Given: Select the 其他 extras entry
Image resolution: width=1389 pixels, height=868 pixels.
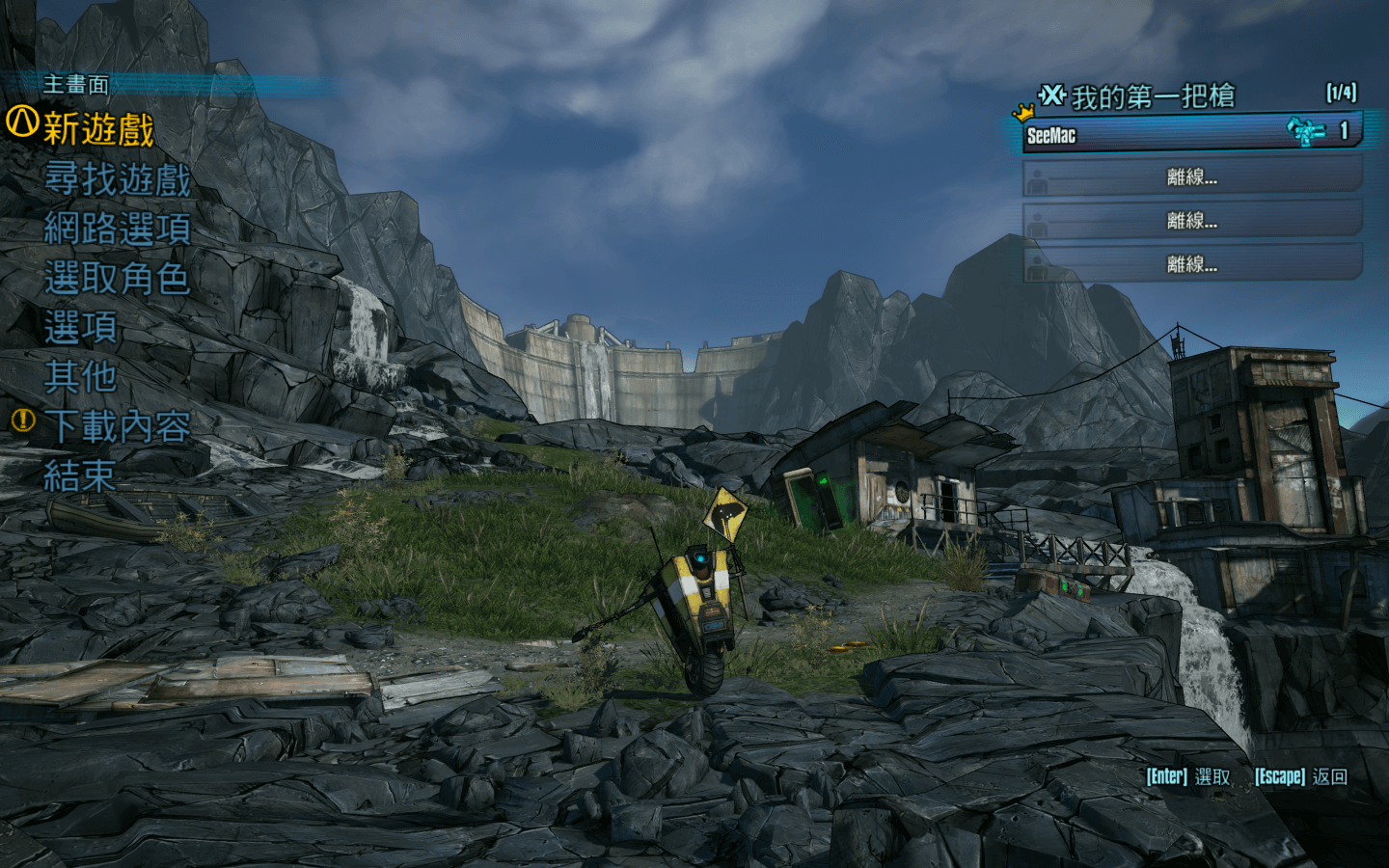Looking at the screenshot, I should pos(81,376).
